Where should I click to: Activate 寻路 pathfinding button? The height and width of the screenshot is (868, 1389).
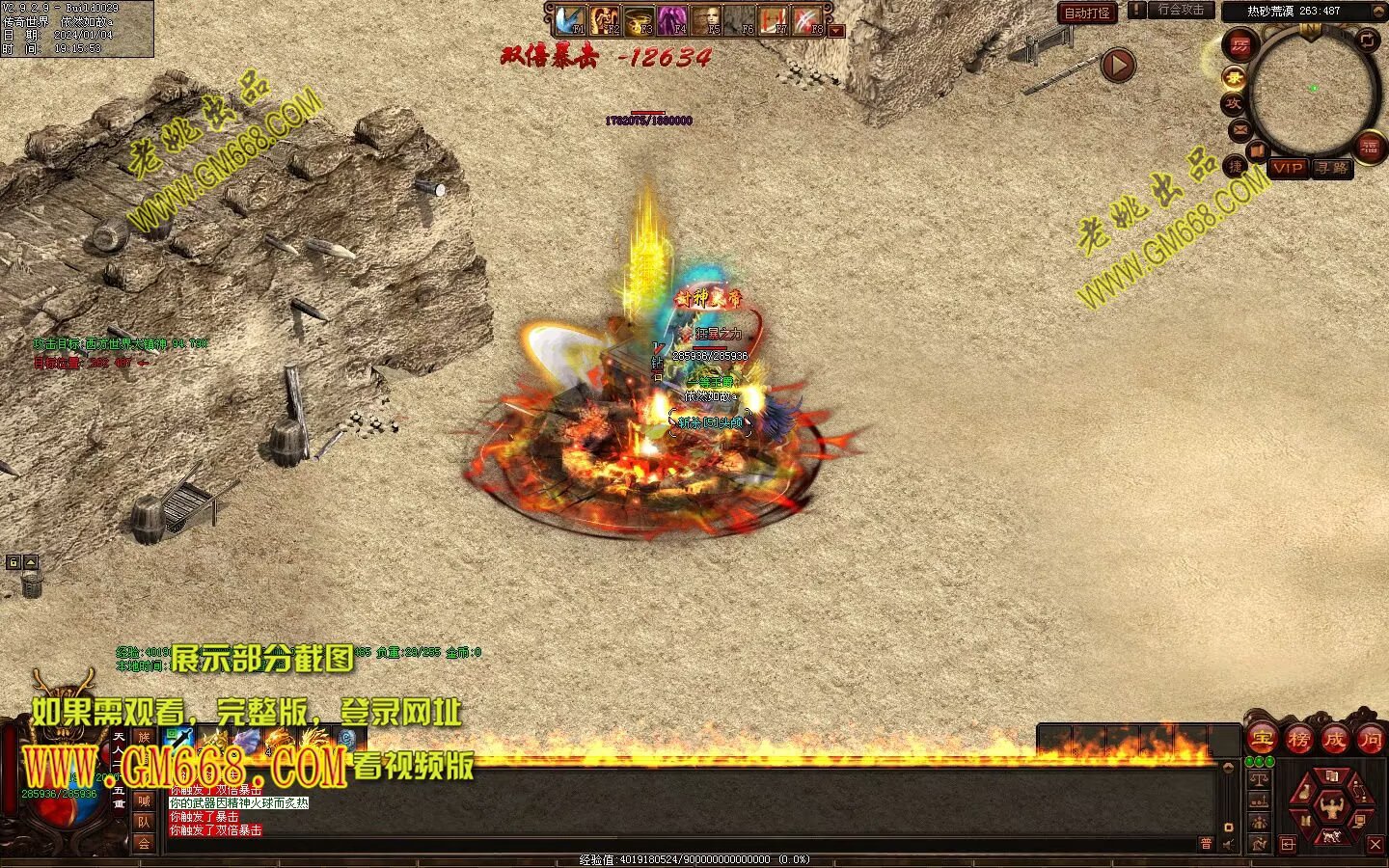tap(1332, 168)
